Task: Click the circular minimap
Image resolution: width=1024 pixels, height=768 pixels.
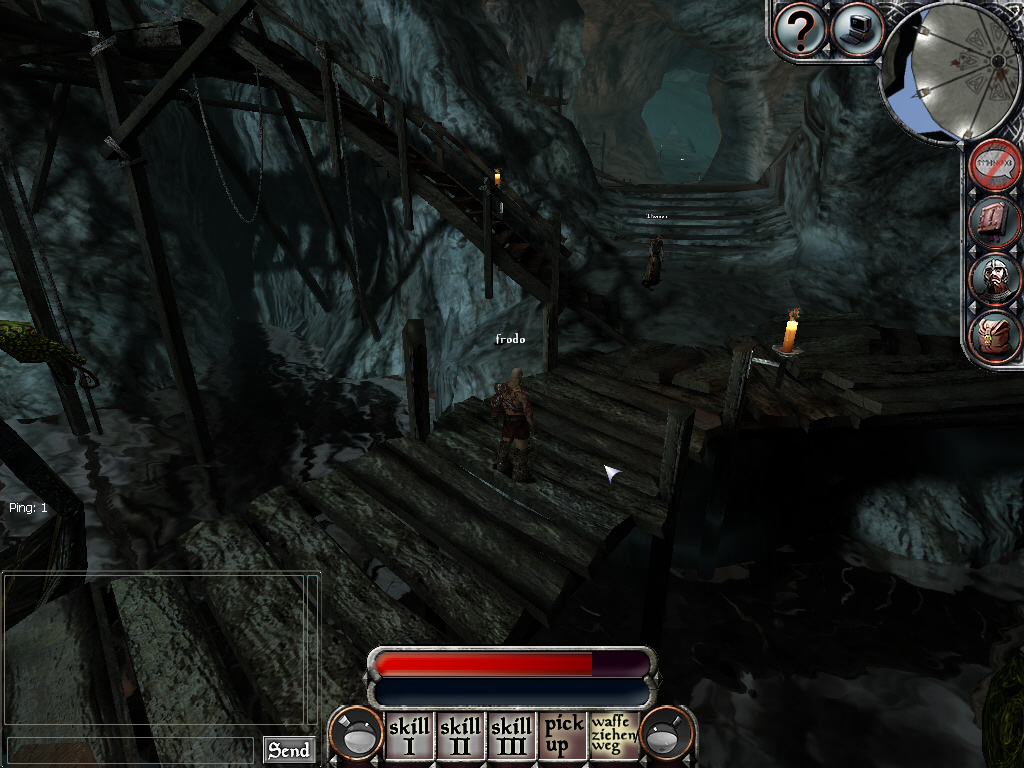Action: (950, 70)
